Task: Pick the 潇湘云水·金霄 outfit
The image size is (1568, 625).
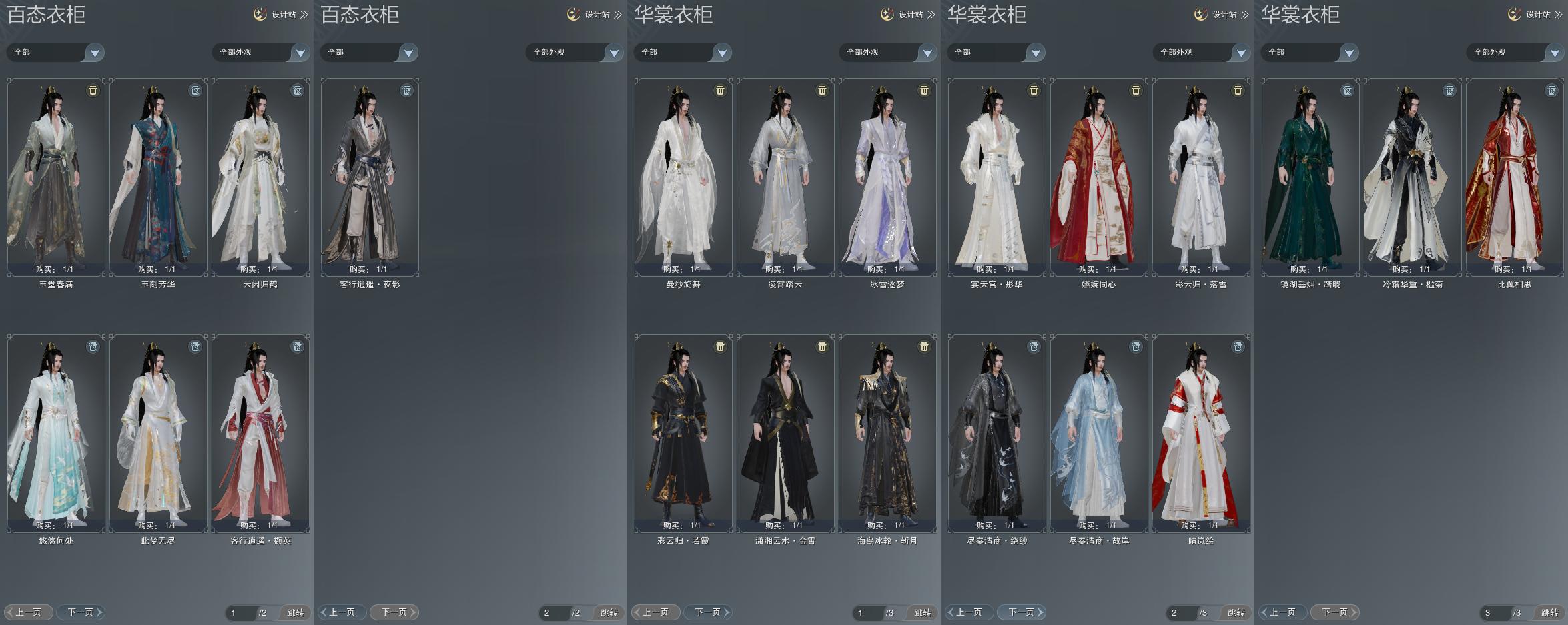Action: point(785,433)
